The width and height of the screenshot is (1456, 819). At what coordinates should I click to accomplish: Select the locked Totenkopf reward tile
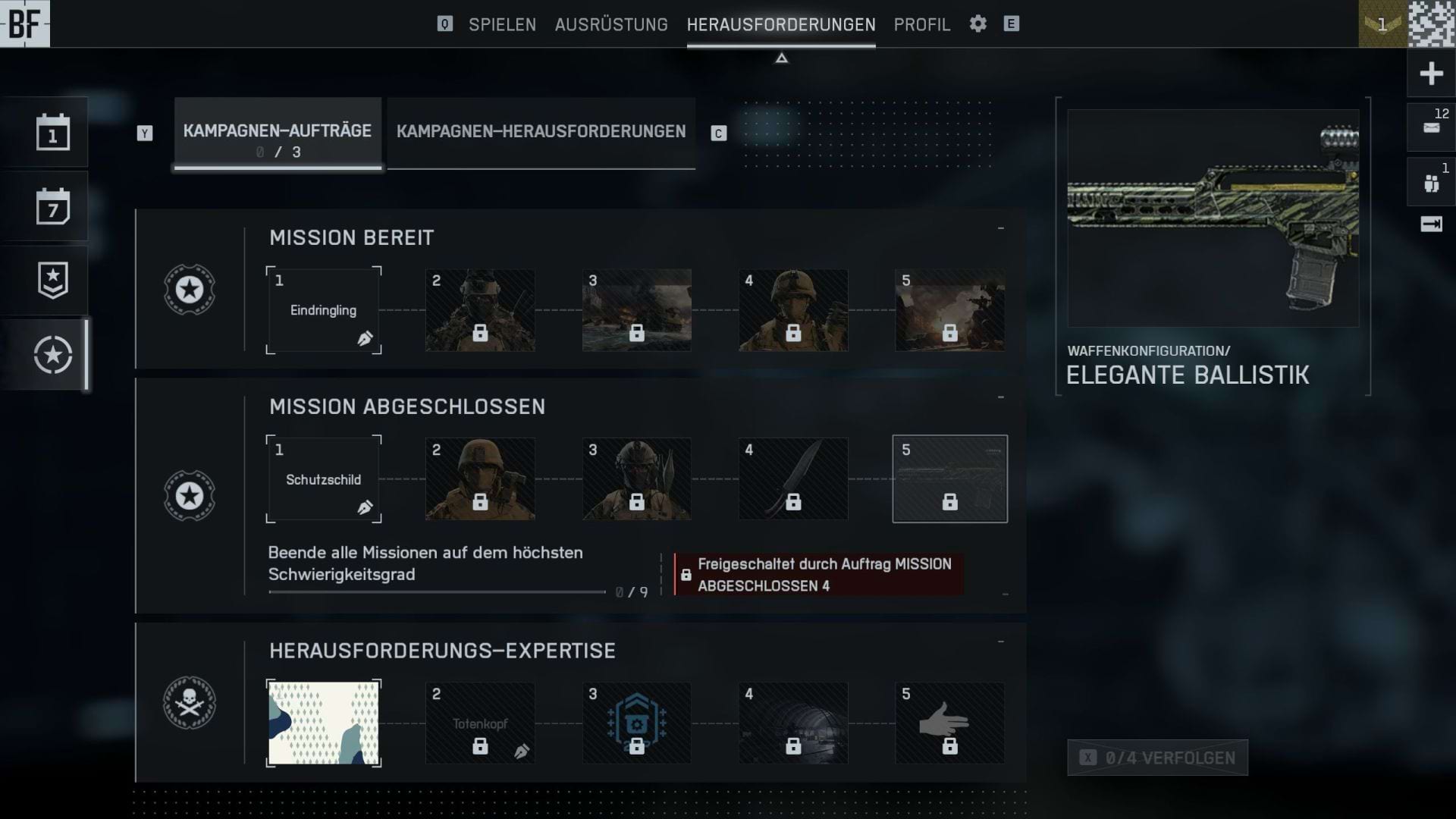coord(480,723)
